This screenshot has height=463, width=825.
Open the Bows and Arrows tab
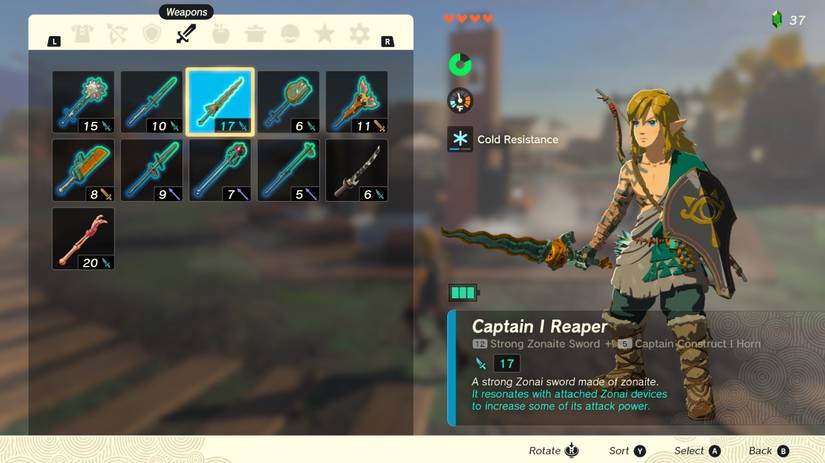116,35
